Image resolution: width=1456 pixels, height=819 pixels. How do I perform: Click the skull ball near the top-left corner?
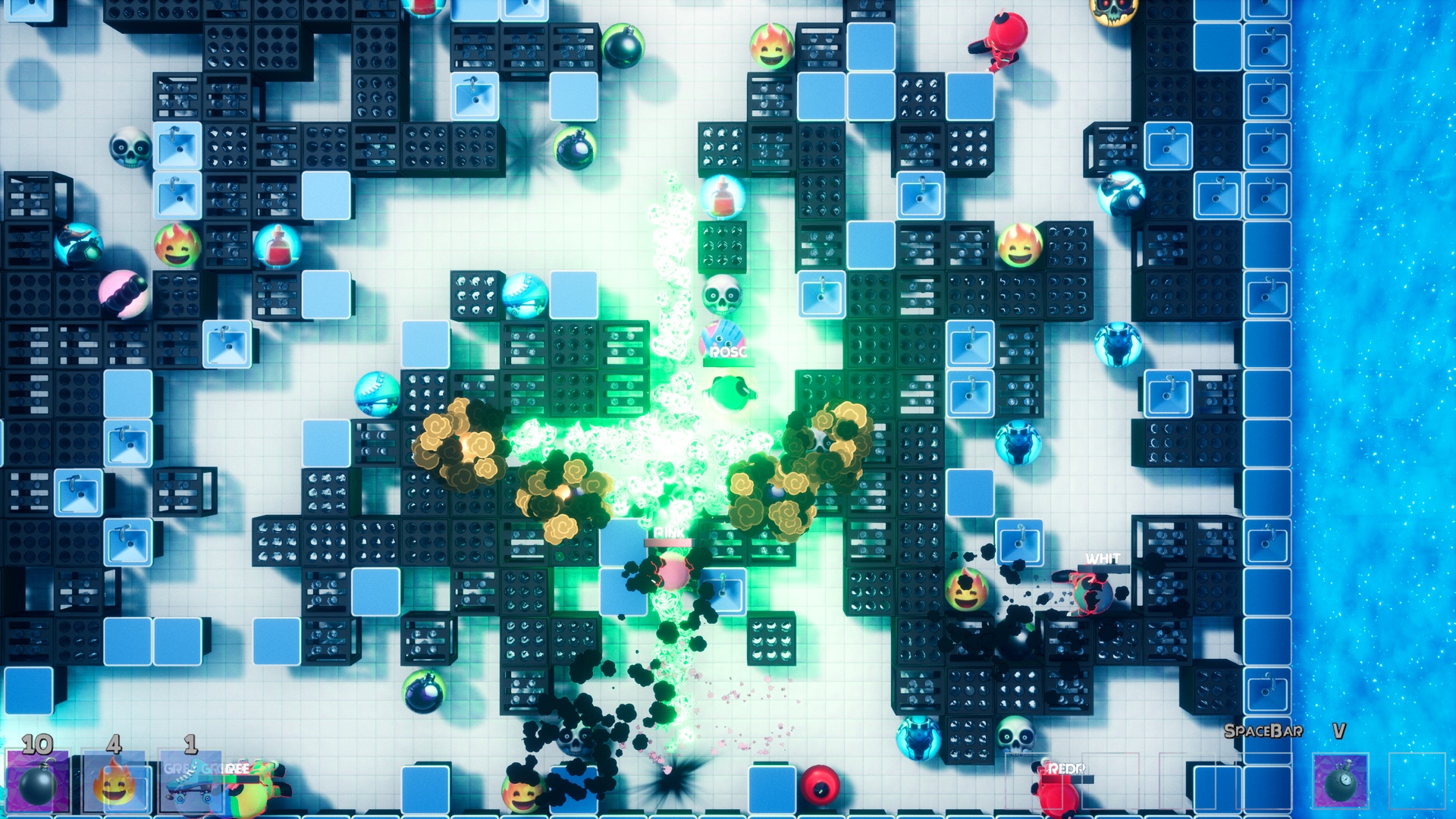pyautogui.click(x=130, y=148)
